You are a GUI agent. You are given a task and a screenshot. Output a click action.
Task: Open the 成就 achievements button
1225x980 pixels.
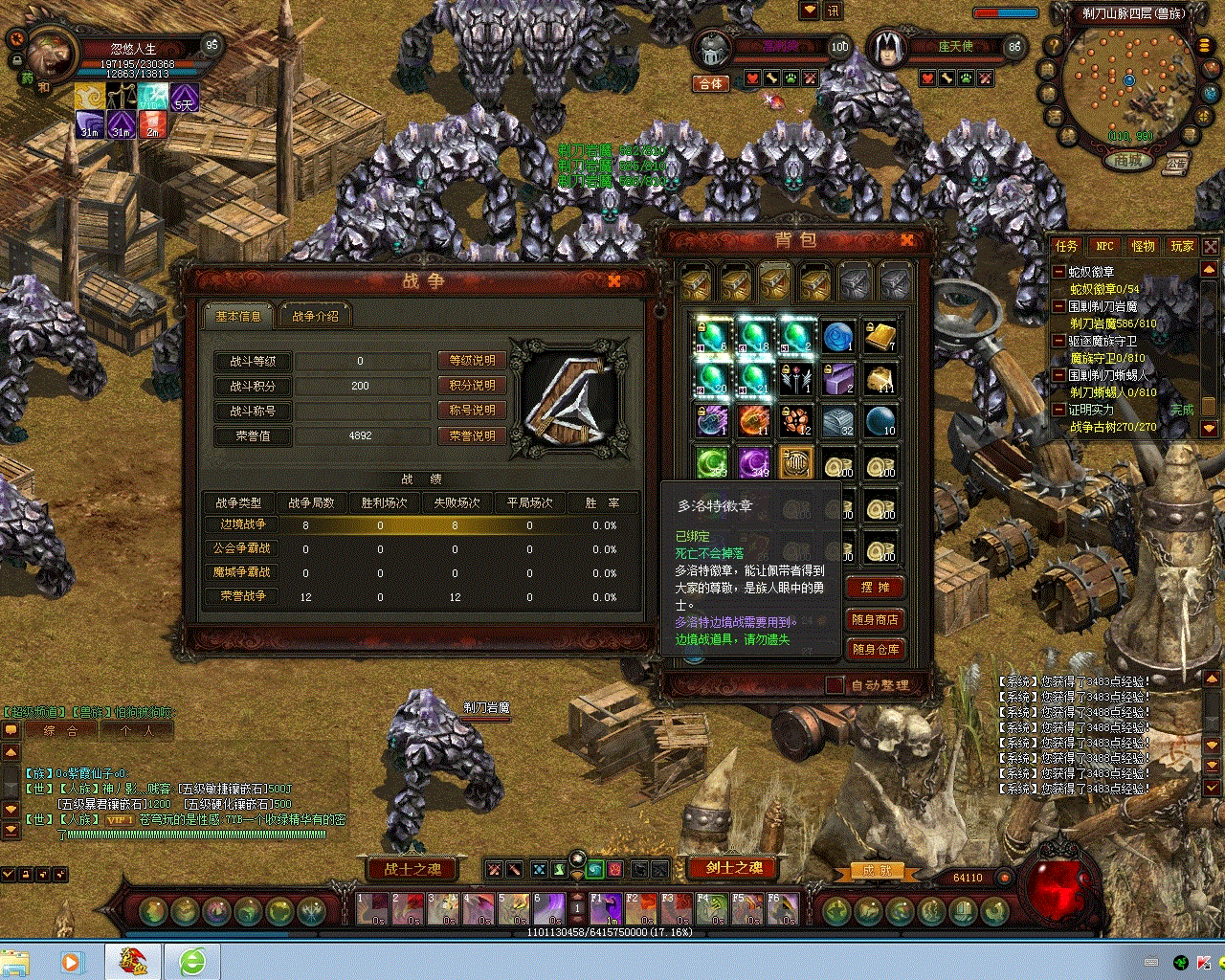(877, 871)
